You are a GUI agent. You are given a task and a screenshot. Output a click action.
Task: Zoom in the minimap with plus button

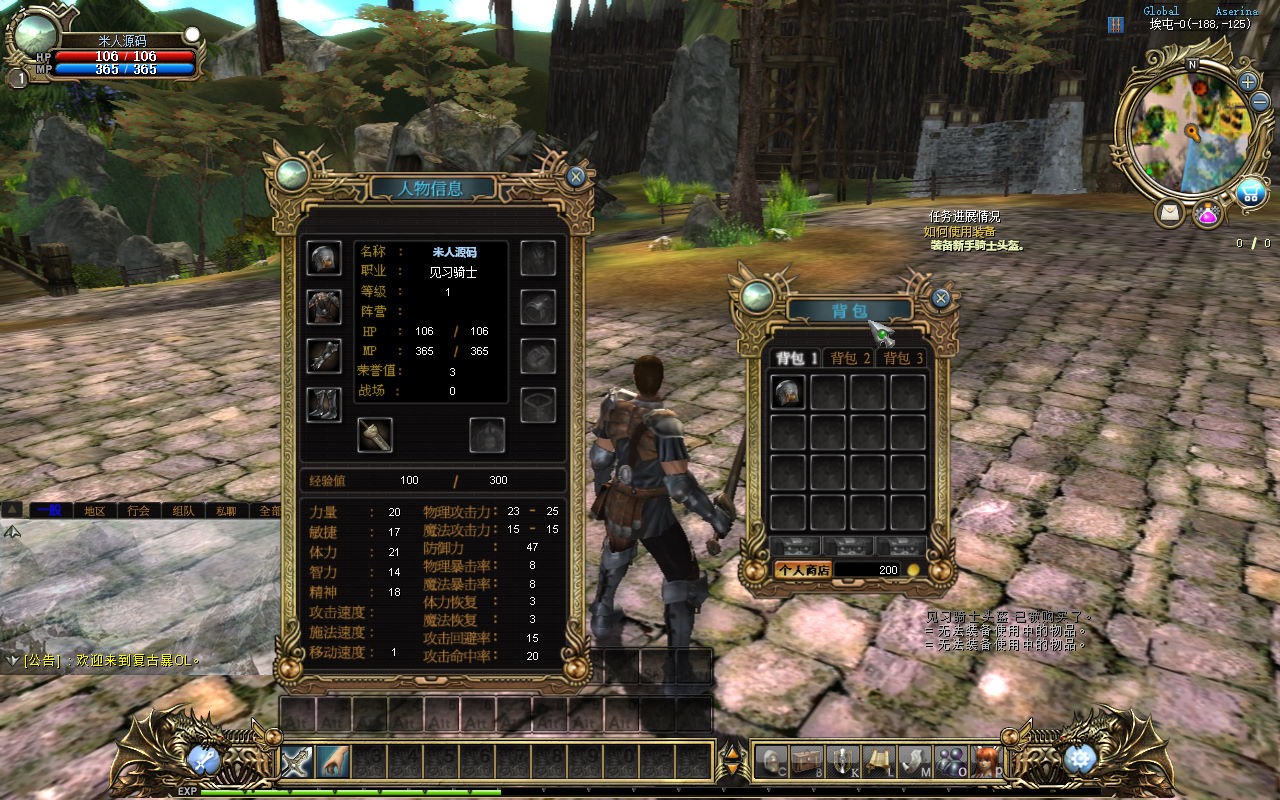tap(1248, 82)
